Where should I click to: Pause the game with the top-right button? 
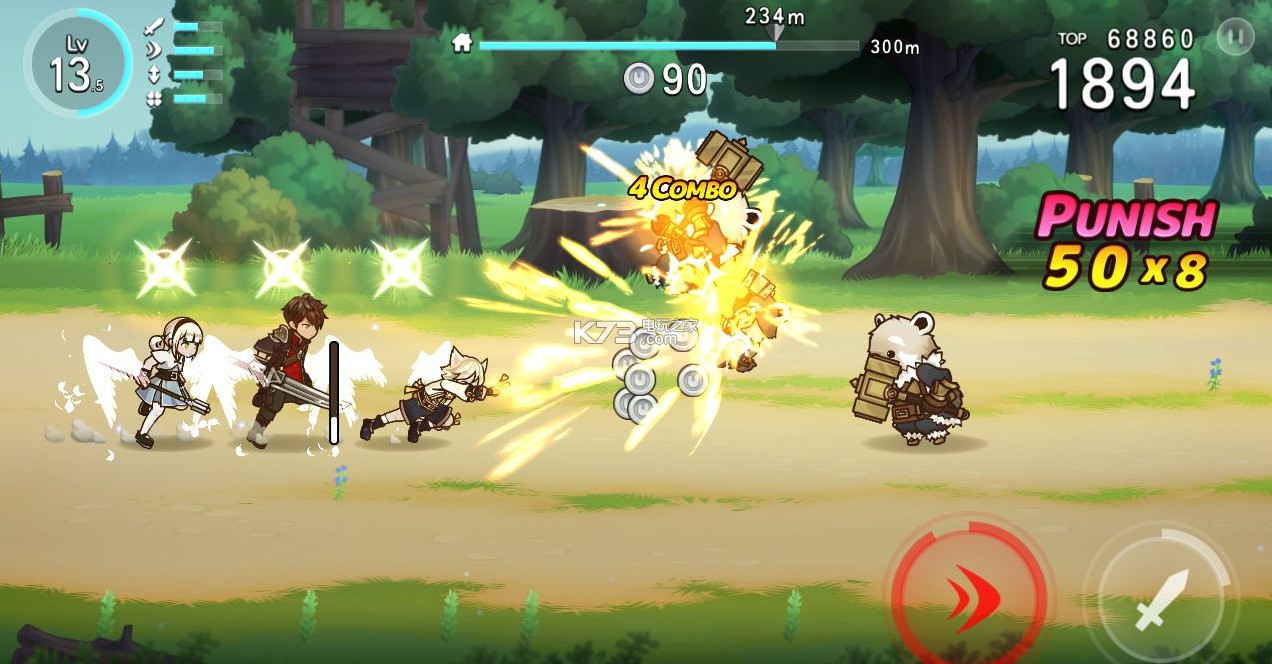point(1235,38)
